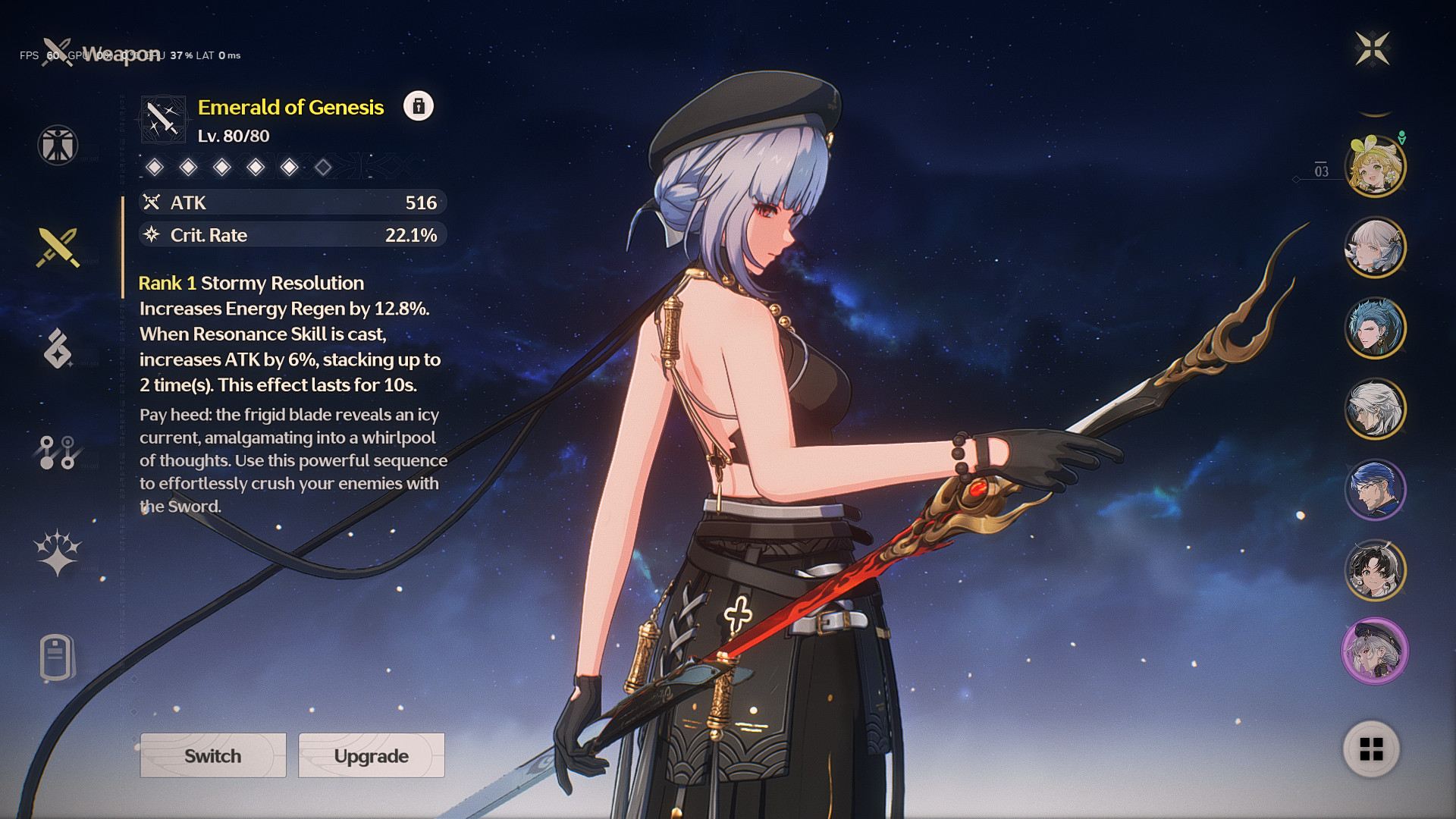The width and height of the screenshot is (1456, 819).
Task: Pick the dark-blue-haired character portrait
Action: 1375,489
